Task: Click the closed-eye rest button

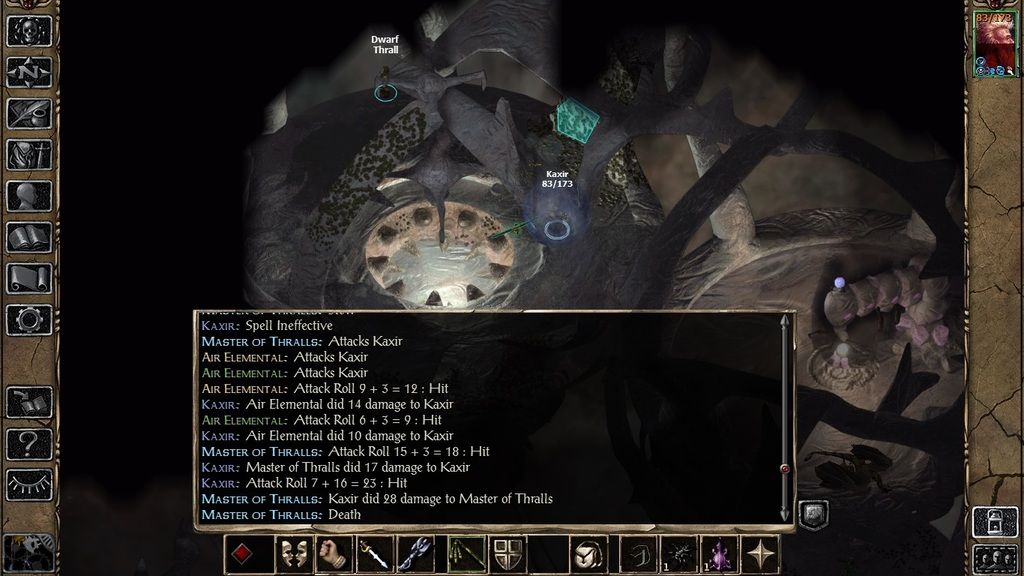Action: tap(29, 485)
